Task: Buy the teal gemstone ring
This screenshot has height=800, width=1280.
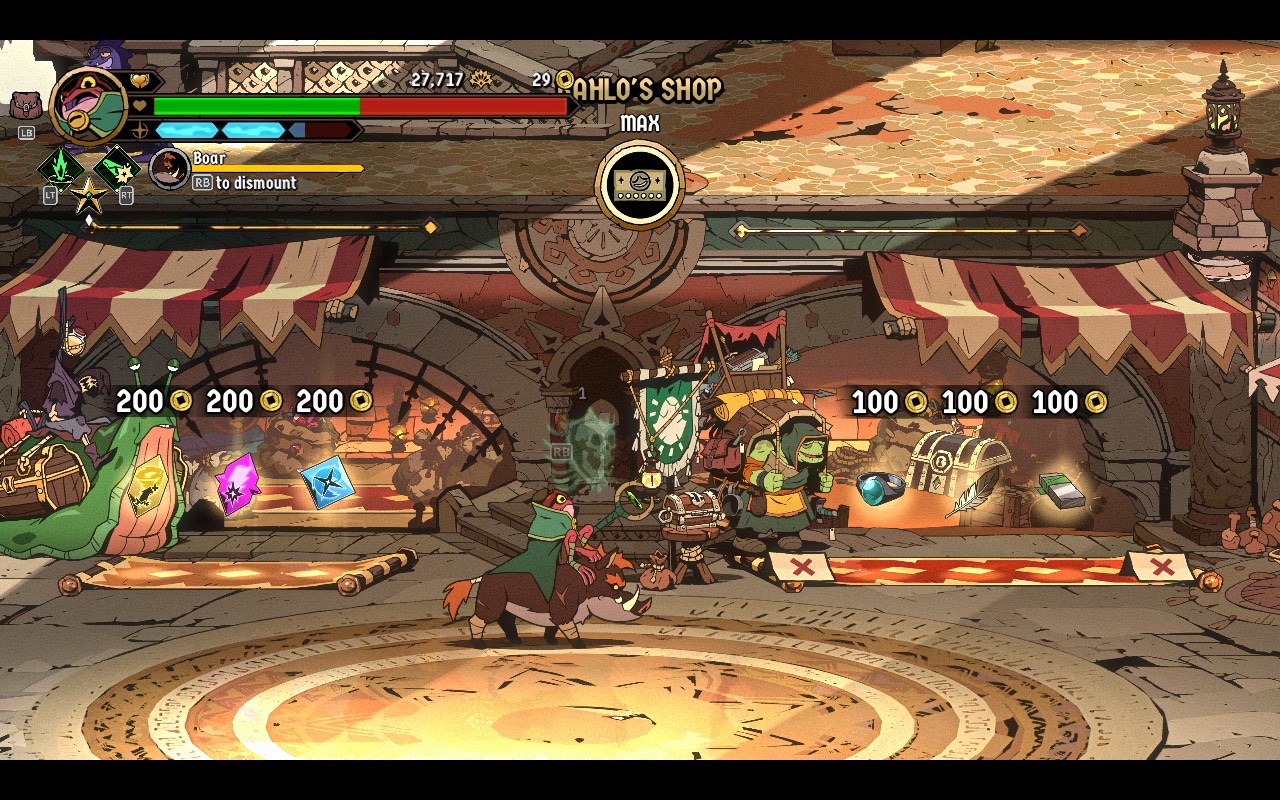Action: (879, 487)
